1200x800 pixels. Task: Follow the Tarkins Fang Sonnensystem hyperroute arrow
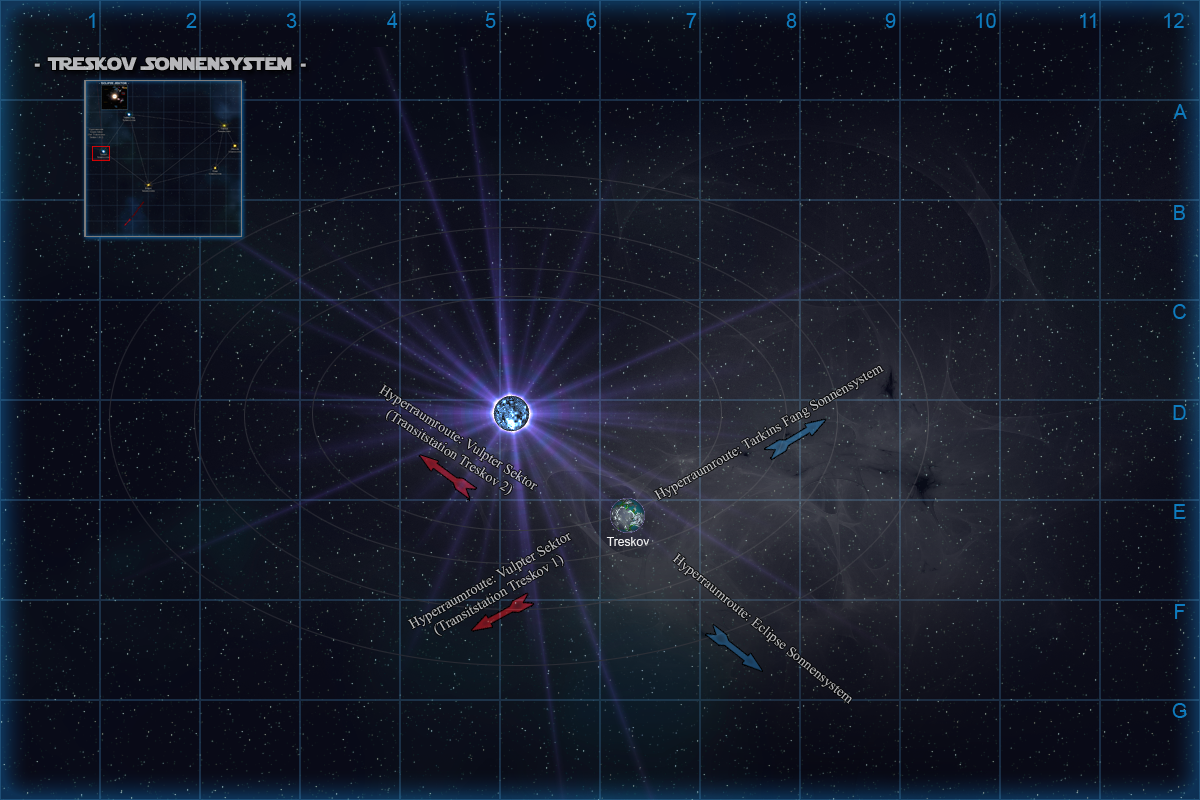point(795,439)
